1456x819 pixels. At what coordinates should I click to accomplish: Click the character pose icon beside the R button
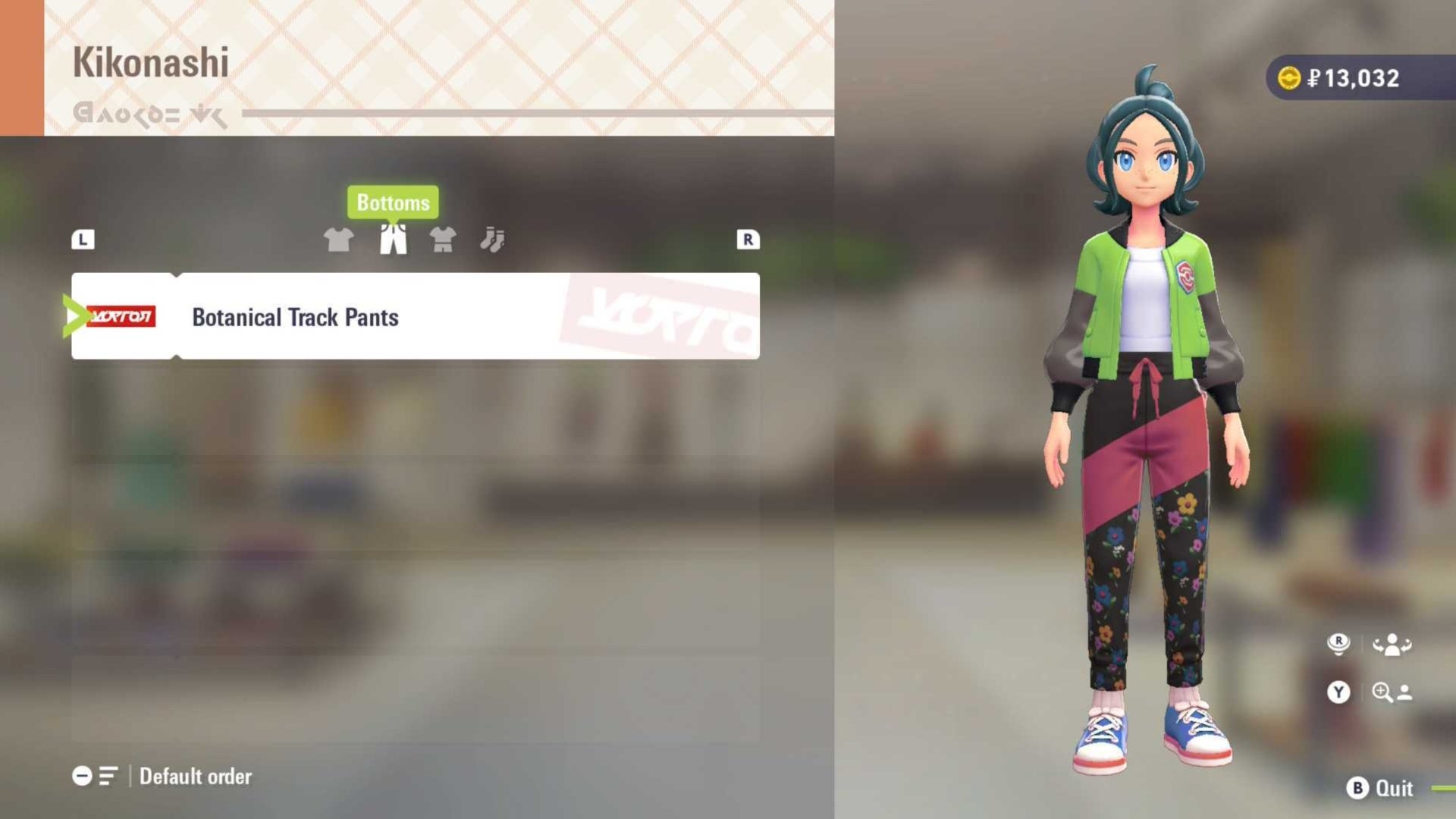coord(1392,645)
